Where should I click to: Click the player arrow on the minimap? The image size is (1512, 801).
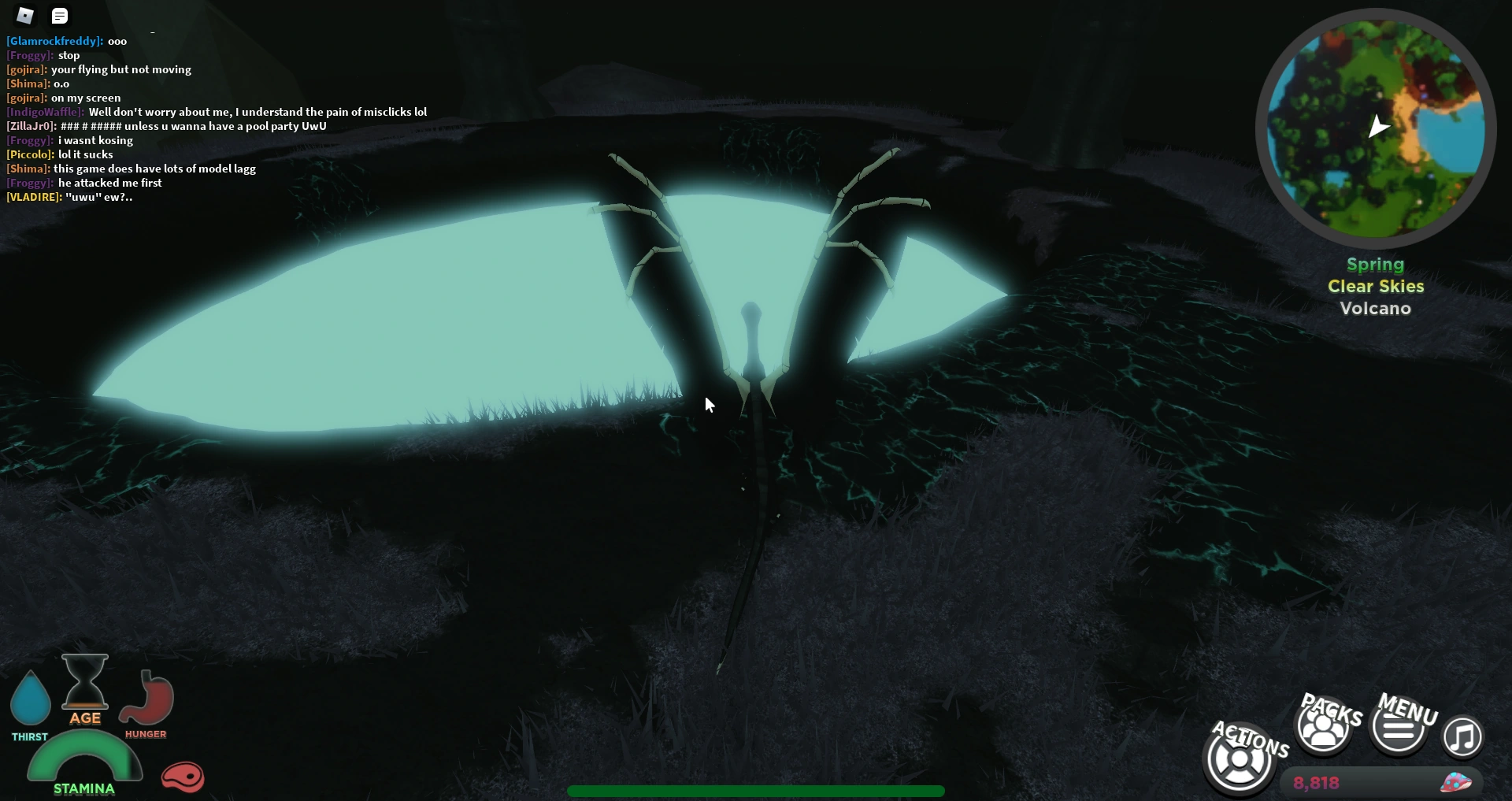[x=1380, y=126]
